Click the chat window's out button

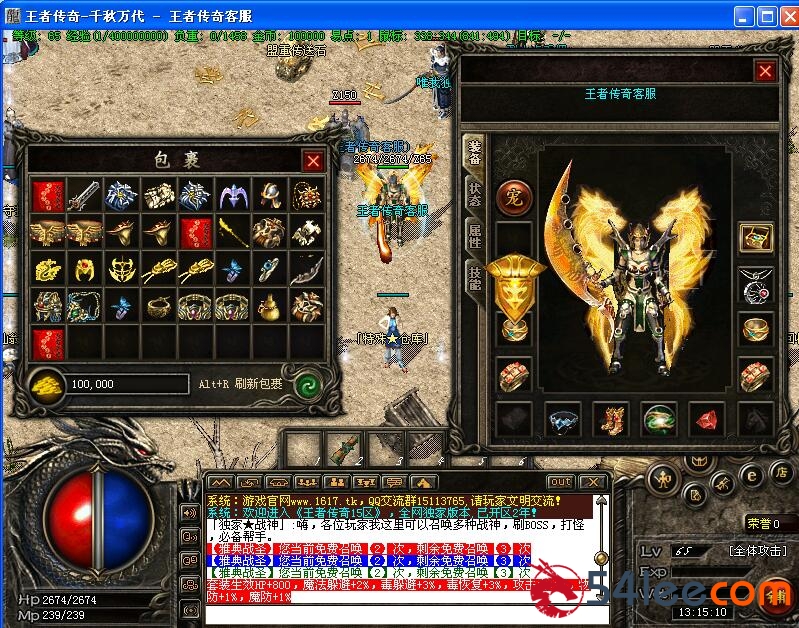560,482
